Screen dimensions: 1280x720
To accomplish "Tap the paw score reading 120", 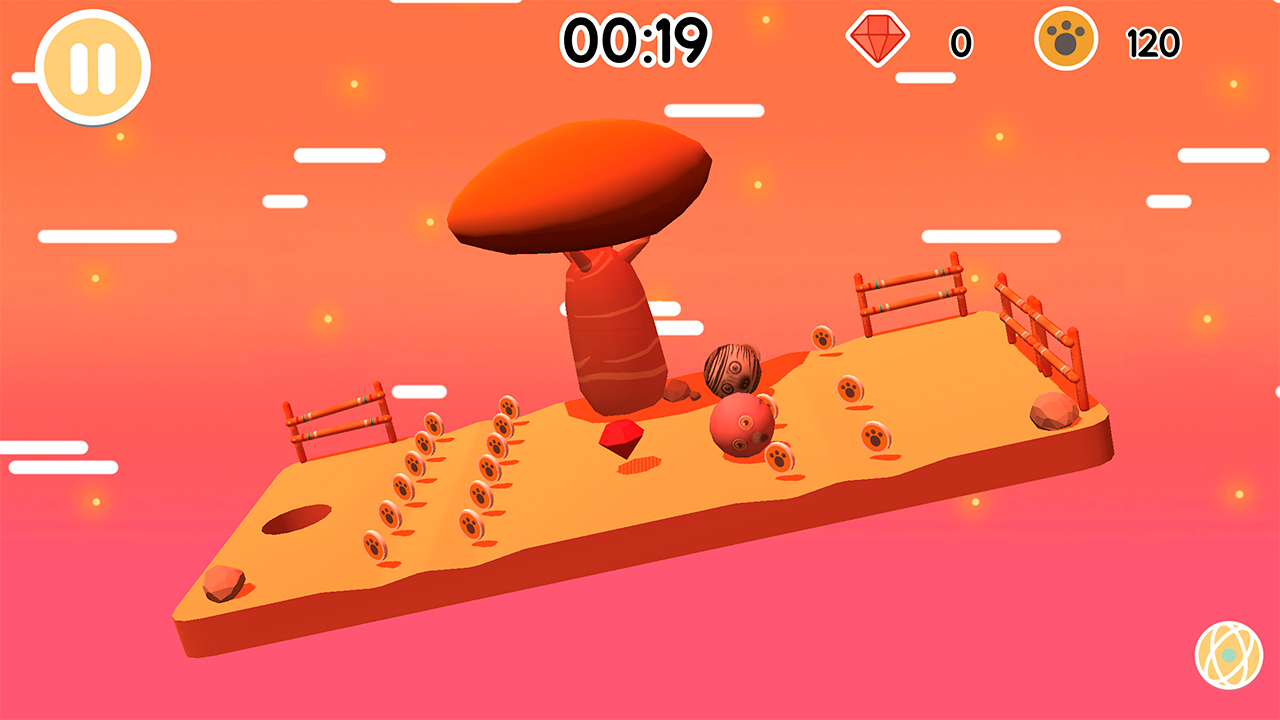I will pyautogui.click(x=1156, y=42).
